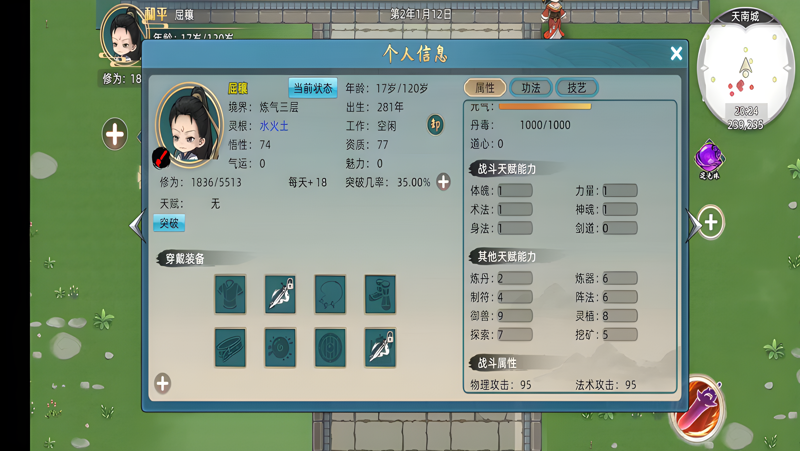
Task: Click the character portrait in the info panel
Action: point(188,125)
